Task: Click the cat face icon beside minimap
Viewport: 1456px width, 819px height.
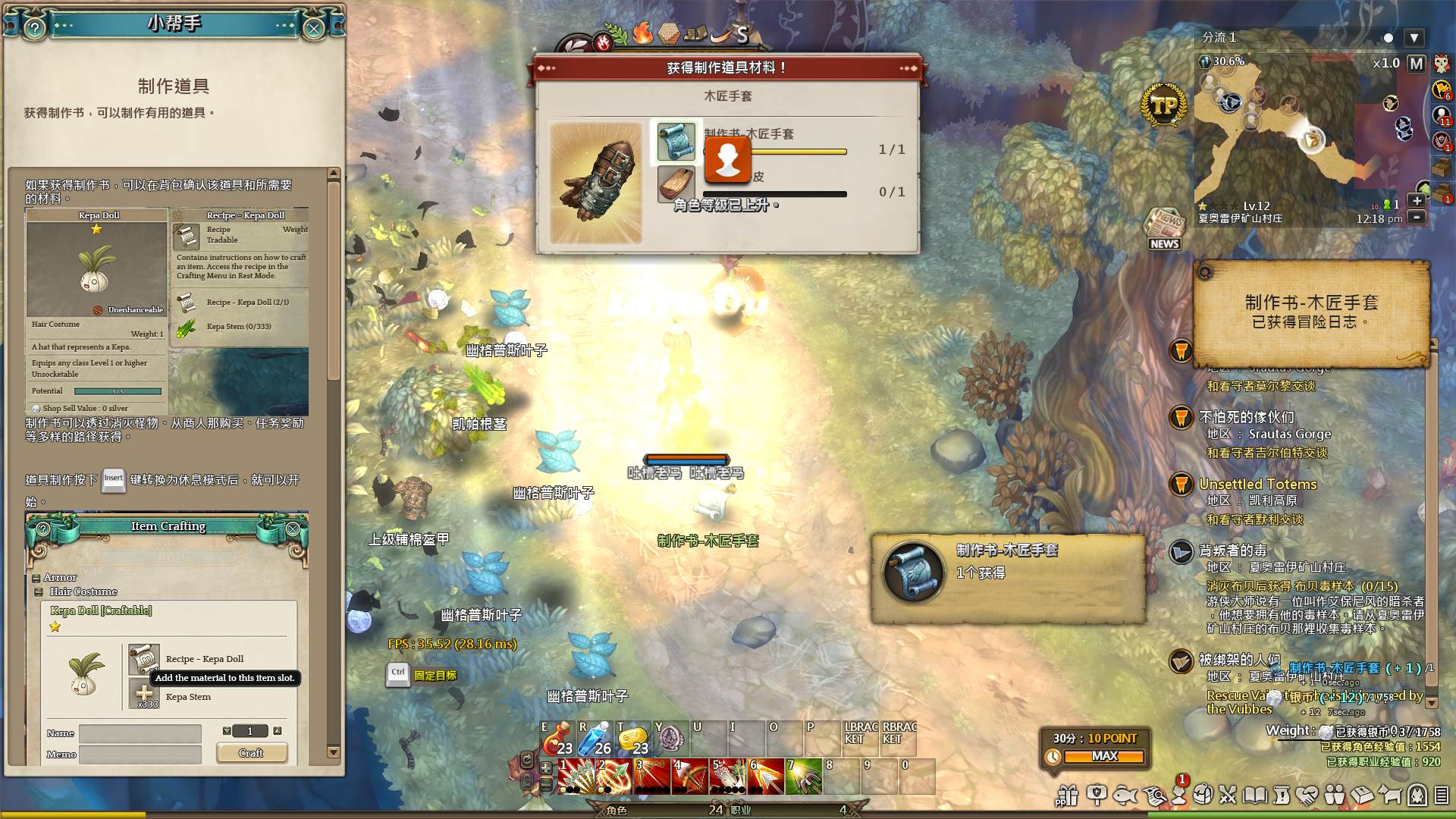Action: 1441,64
